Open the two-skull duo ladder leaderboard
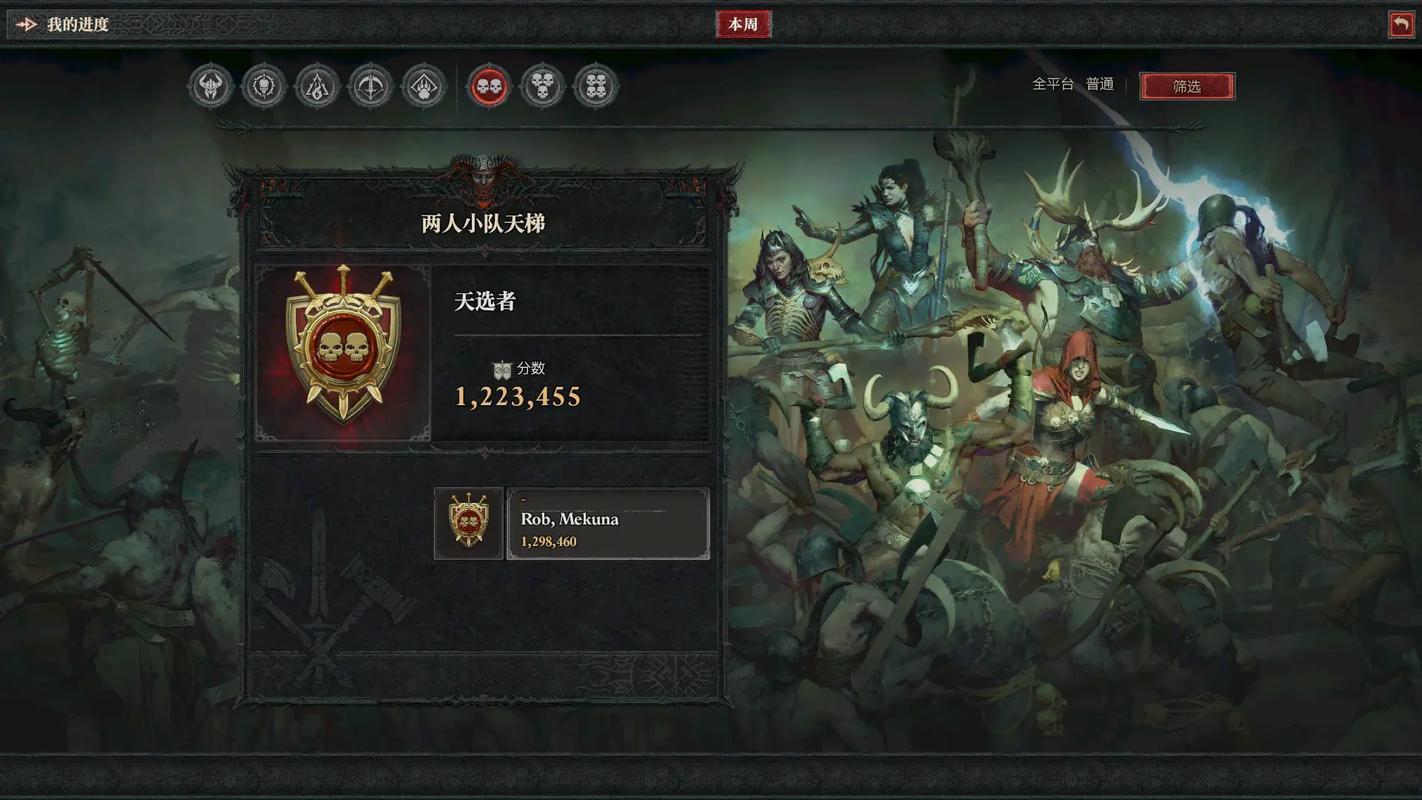This screenshot has width=1422, height=800. coord(488,85)
